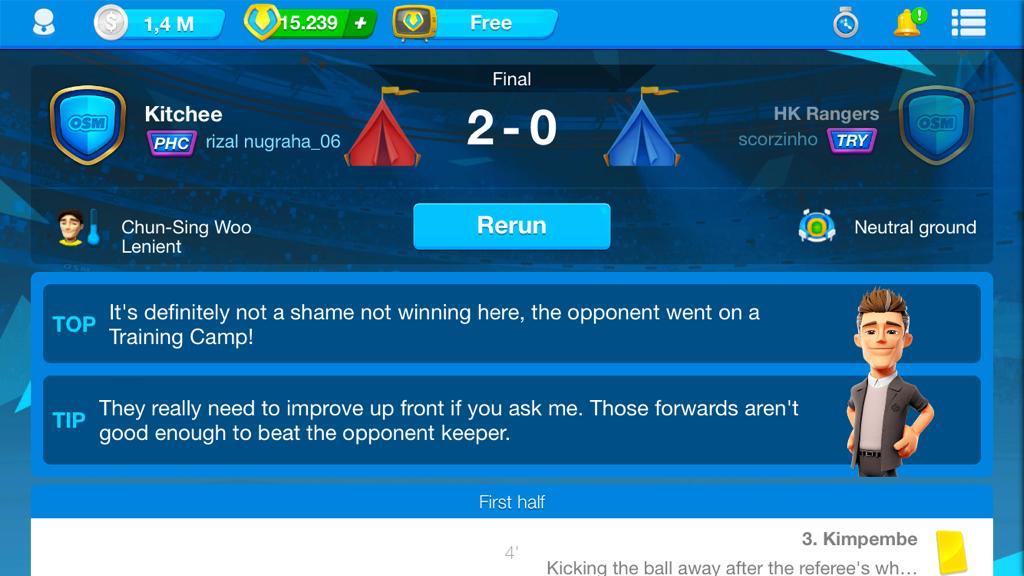This screenshot has height=576, width=1024.
Task: Open manager scorzinho profile
Action: pos(778,140)
